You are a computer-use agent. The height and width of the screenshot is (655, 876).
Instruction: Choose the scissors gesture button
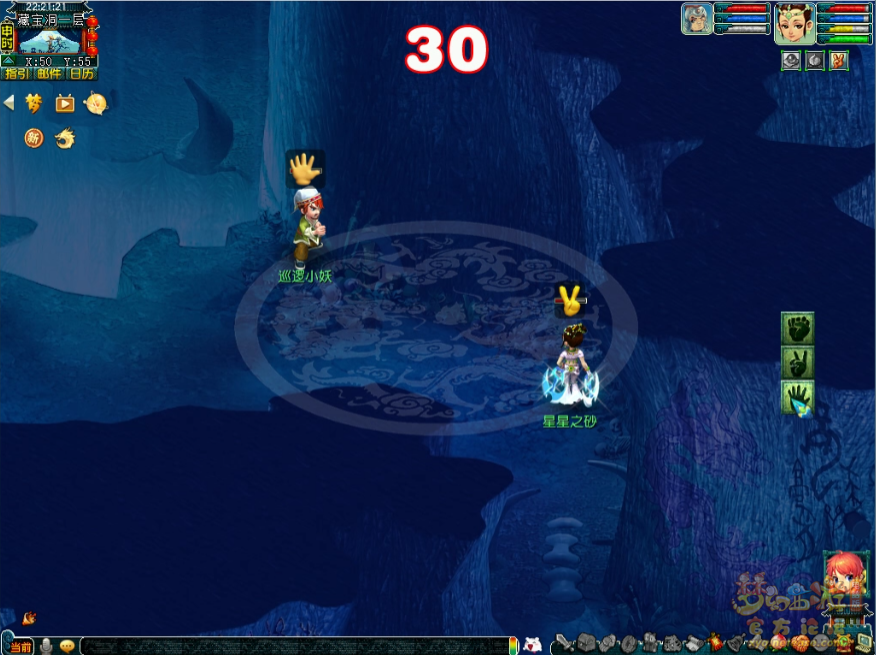click(797, 362)
